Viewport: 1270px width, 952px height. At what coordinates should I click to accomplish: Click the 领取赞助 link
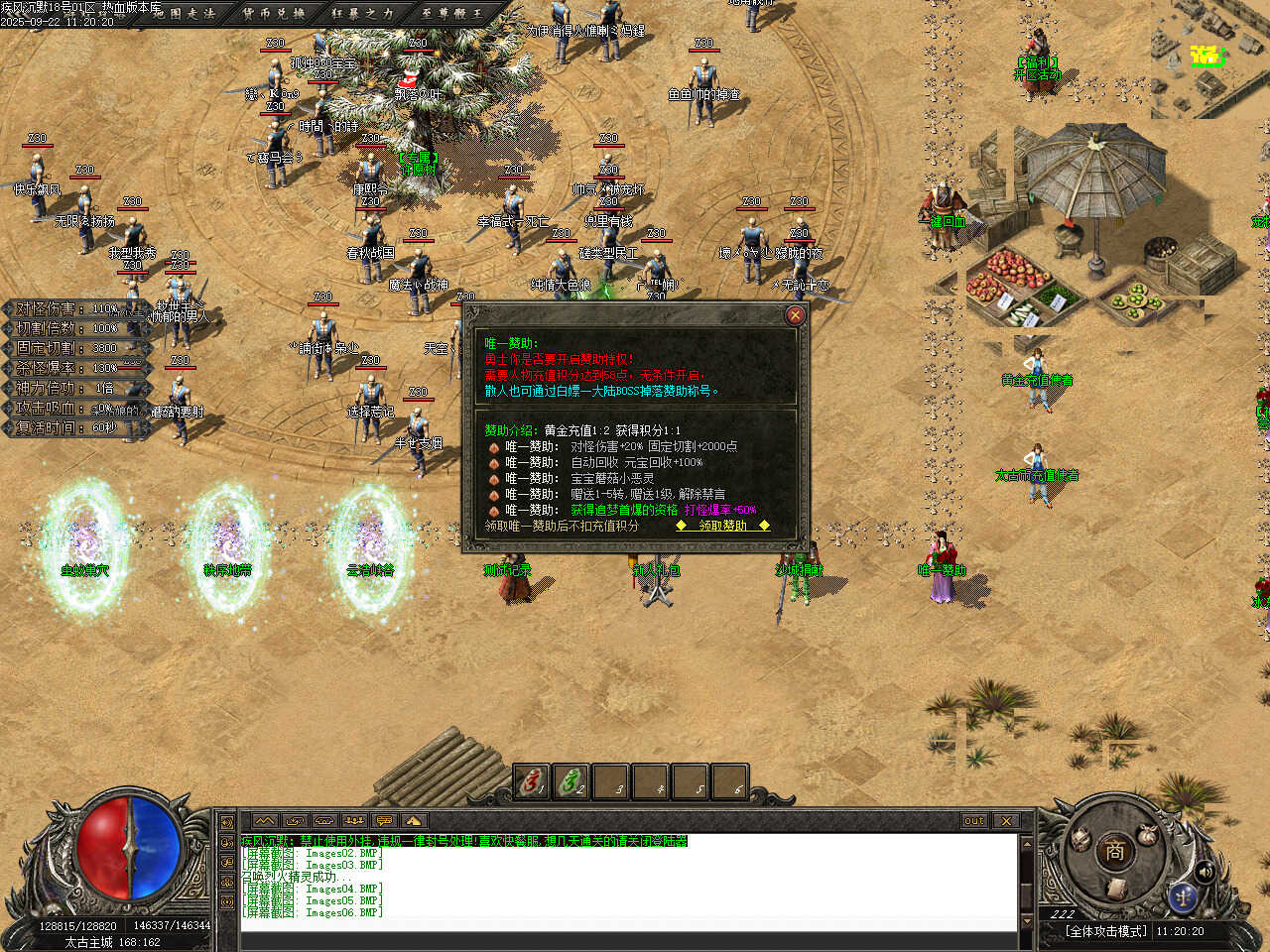[722, 526]
